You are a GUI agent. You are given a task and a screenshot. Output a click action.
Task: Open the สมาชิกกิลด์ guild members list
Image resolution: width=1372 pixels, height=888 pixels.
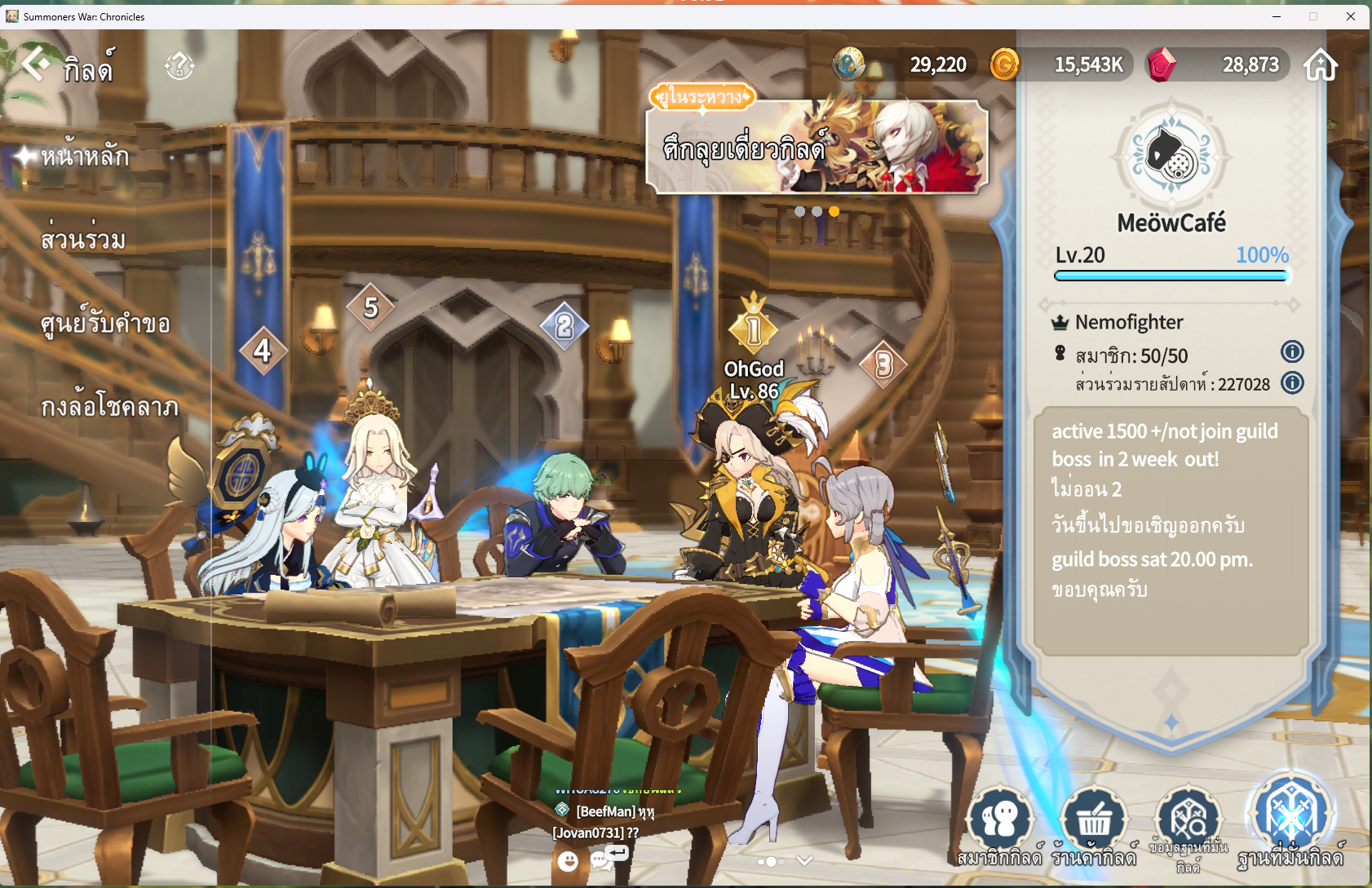tap(1000, 825)
